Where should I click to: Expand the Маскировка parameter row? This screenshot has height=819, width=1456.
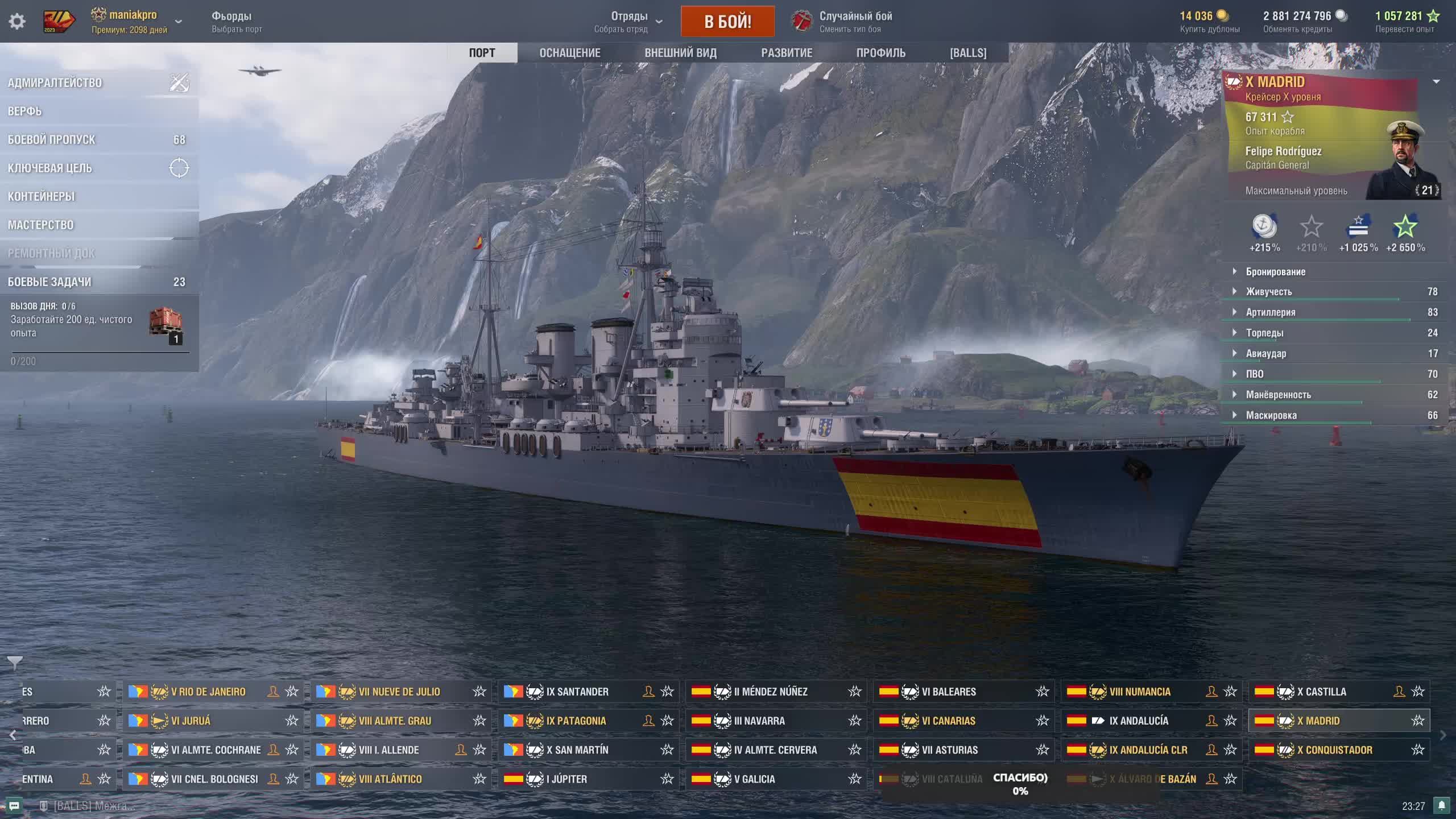tap(1271, 415)
